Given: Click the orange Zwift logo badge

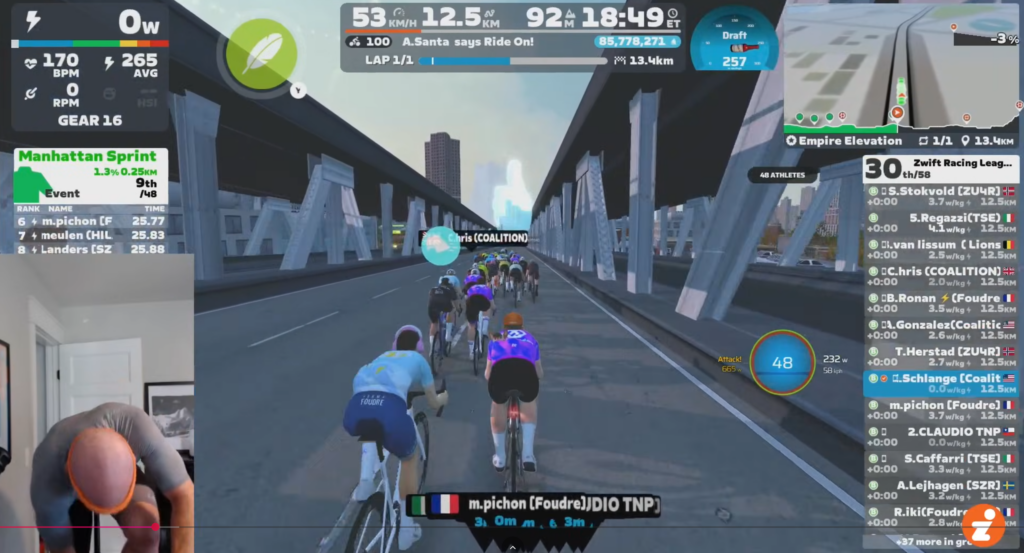Looking at the screenshot, I should [x=982, y=525].
